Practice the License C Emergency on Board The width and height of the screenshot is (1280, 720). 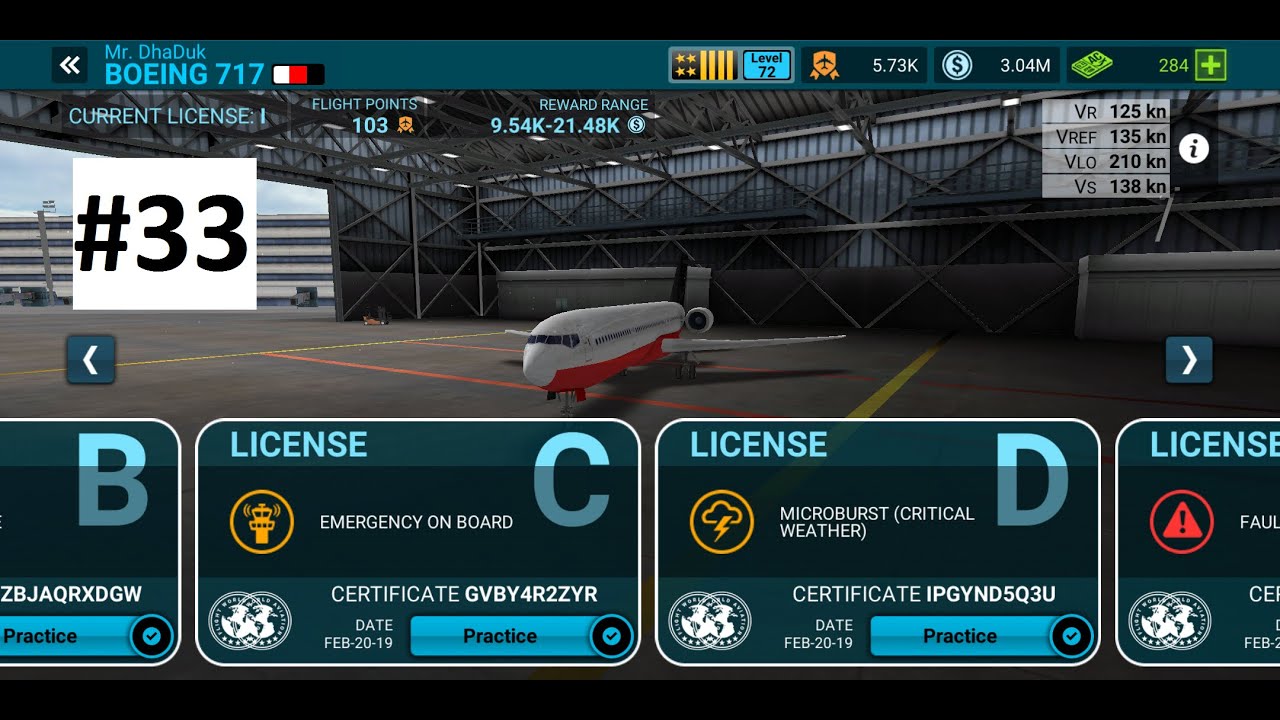(500, 636)
